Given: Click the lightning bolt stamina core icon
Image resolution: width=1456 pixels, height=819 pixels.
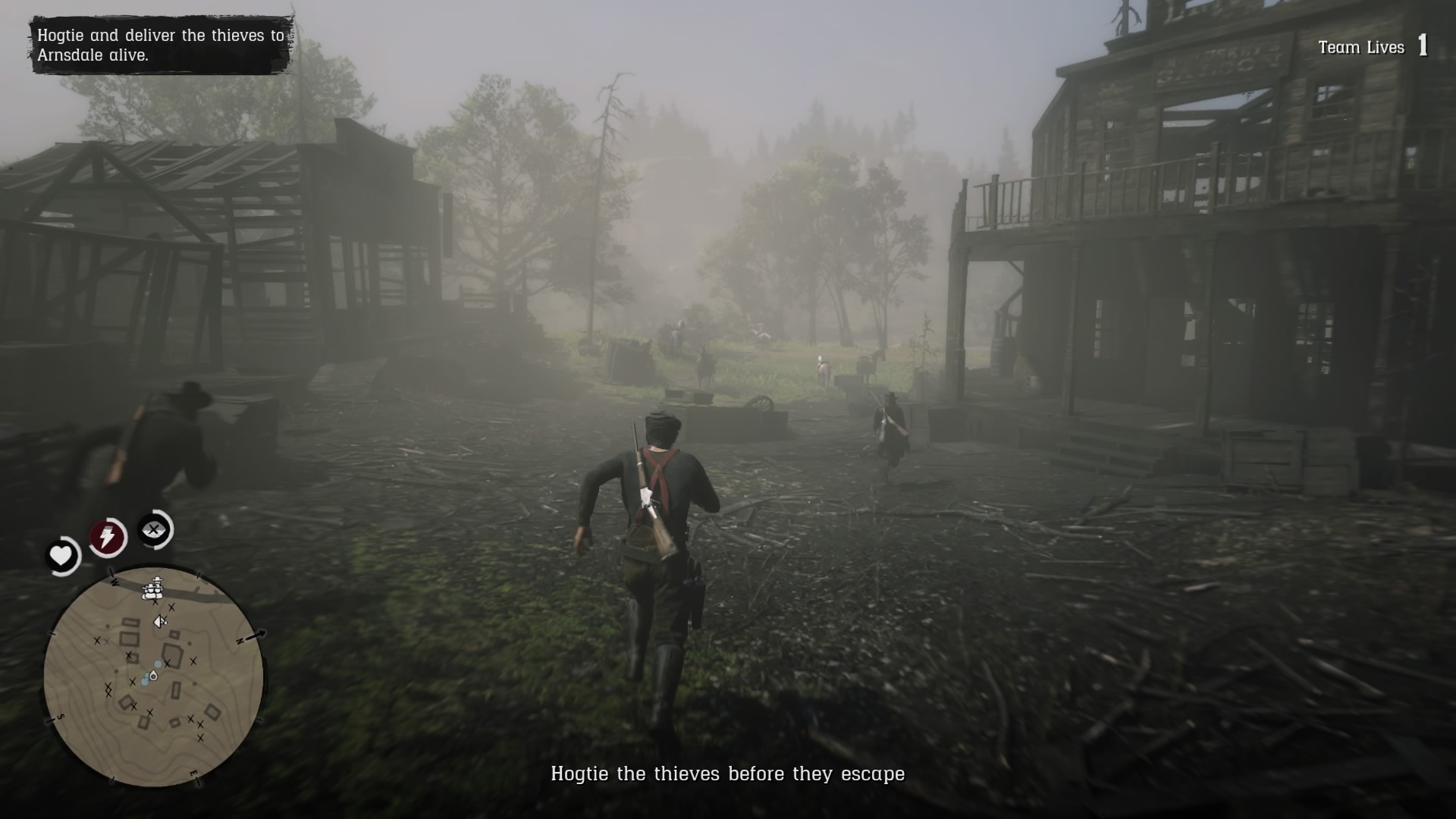Looking at the screenshot, I should pos(106,534).
